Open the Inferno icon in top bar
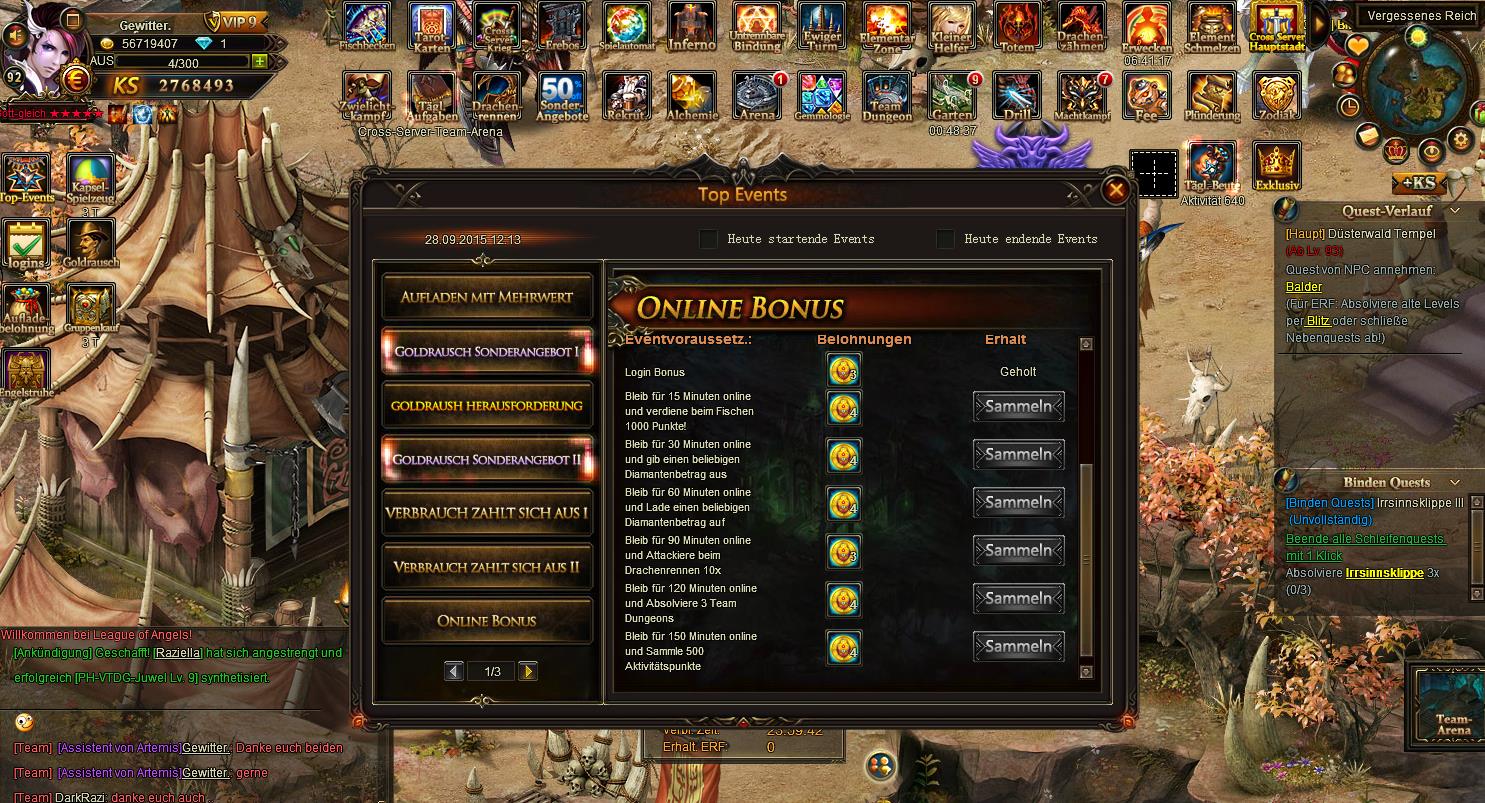The width and height of the screenshot is (1485, 803). coord(692,26)
